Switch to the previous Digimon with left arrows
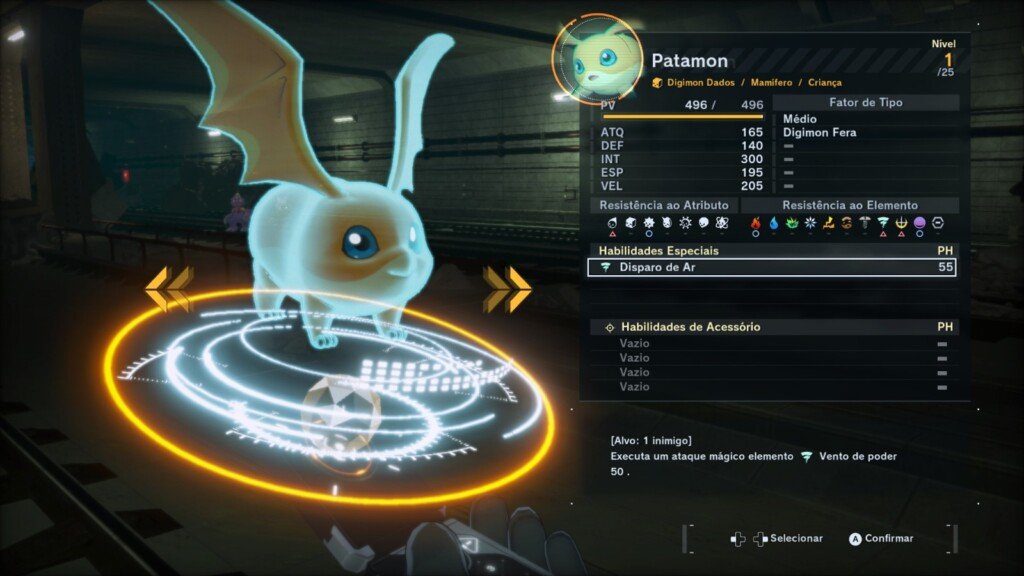The height and width of the screenshot is (576, 1024). click(168, 289)
